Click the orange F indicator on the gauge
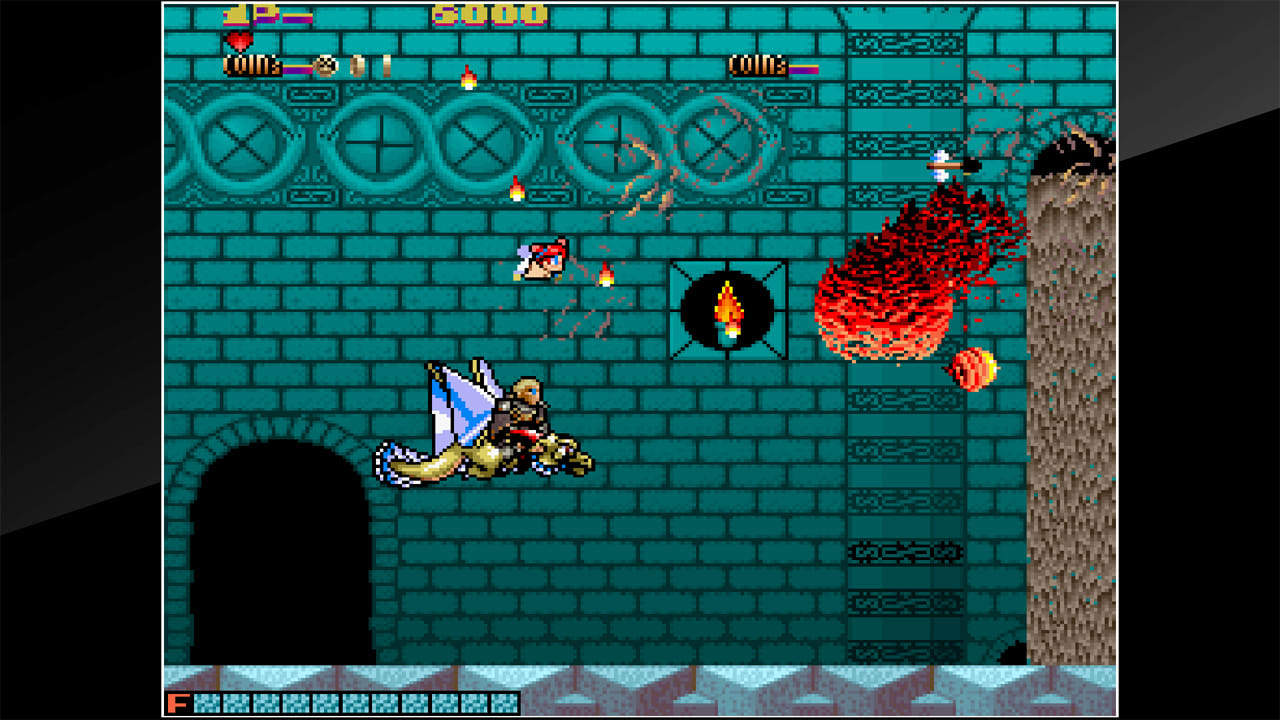Image resolution: width=1280 pixels, height=720 pixels. click(180, 704)
